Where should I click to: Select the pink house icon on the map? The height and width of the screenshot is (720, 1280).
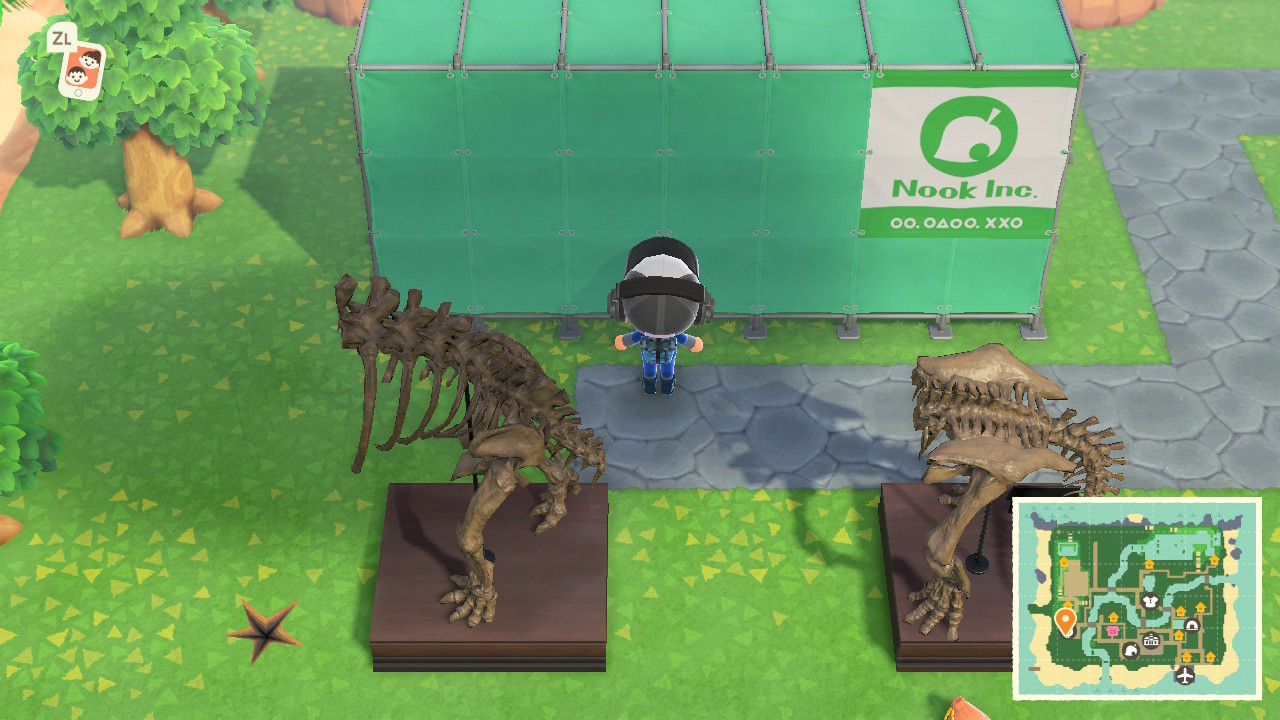(1112, 629)
